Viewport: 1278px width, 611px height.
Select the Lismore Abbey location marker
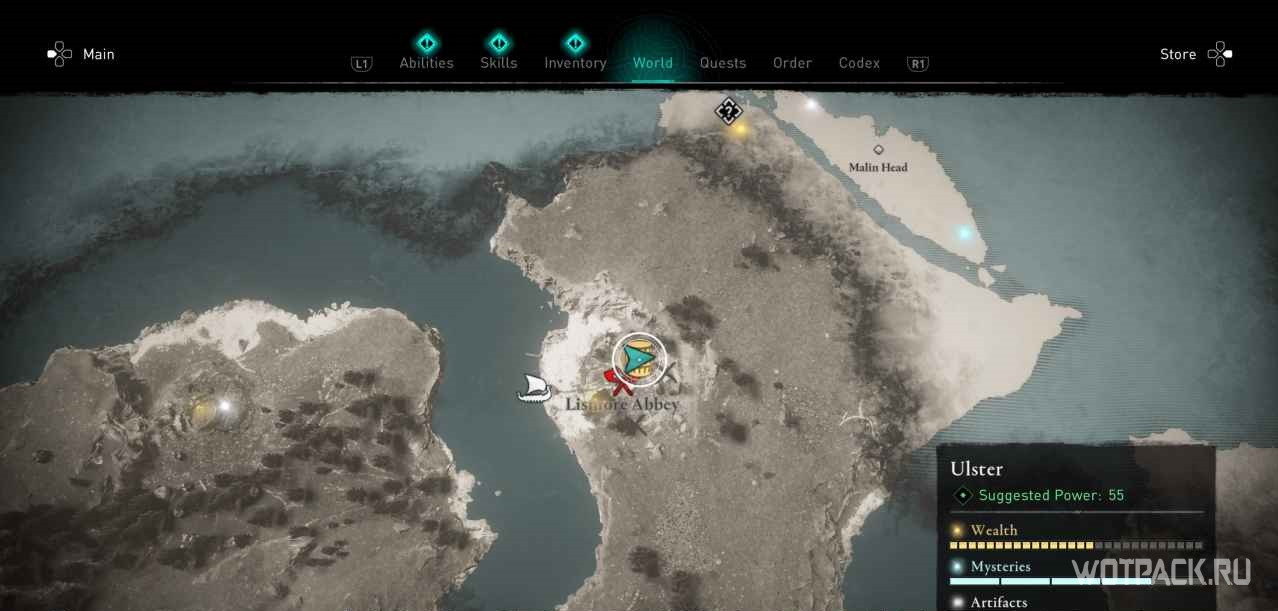tap(622, 404)
